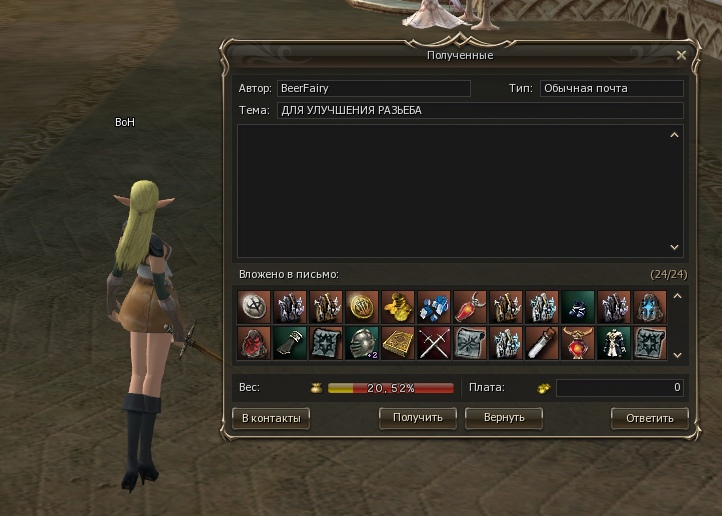Select the white robe armor attachment
This screenshot has width=722, height=516.
[x=614, y=343]
